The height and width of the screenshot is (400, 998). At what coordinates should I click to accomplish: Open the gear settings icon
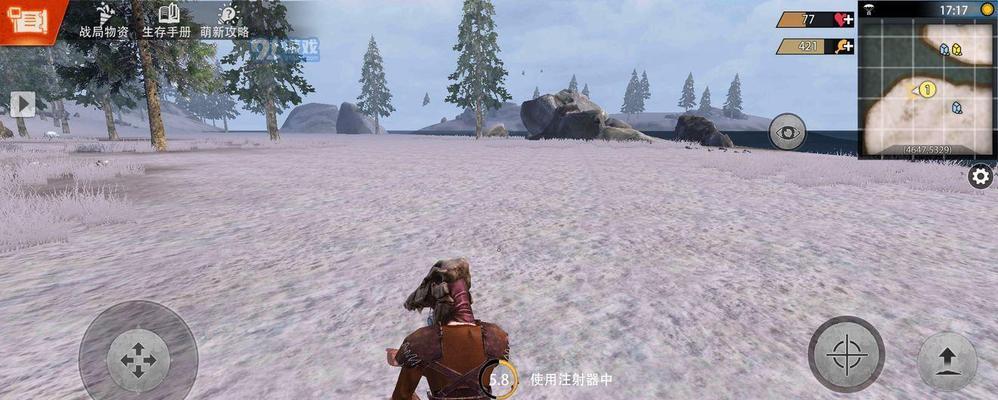pyautogui.click(x=981, y=177)
